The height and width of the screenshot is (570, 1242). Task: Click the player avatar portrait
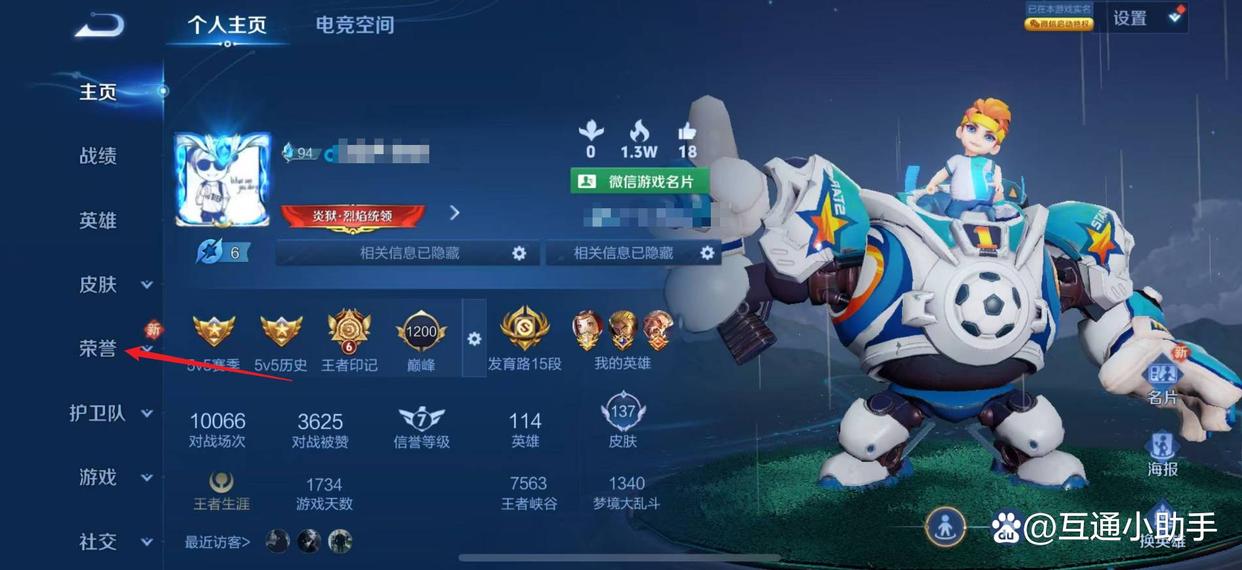point(222,181)
